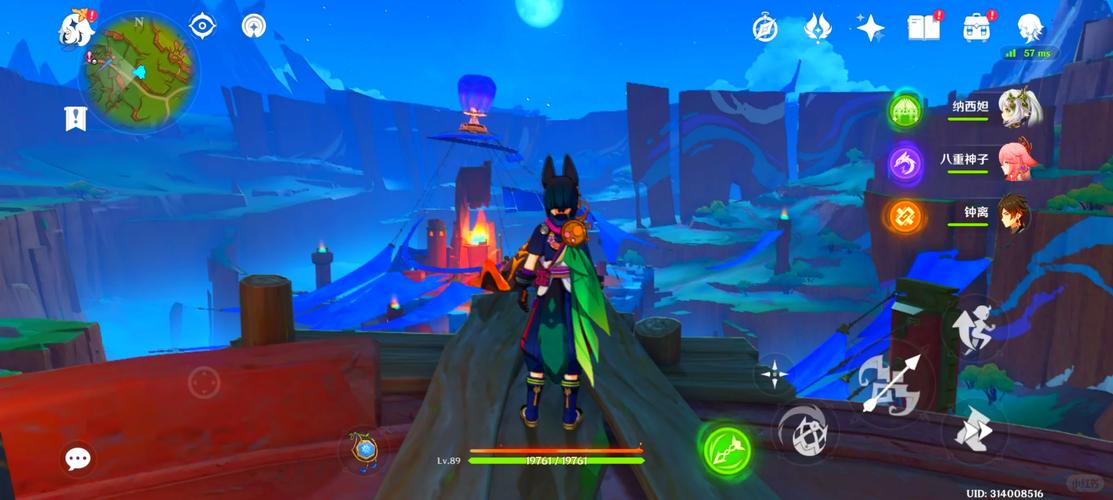The height and width of the screenshot is (500, 1113).
Task: Open the compass events icon
Action: pyautogui.click(x=765, y=29)
